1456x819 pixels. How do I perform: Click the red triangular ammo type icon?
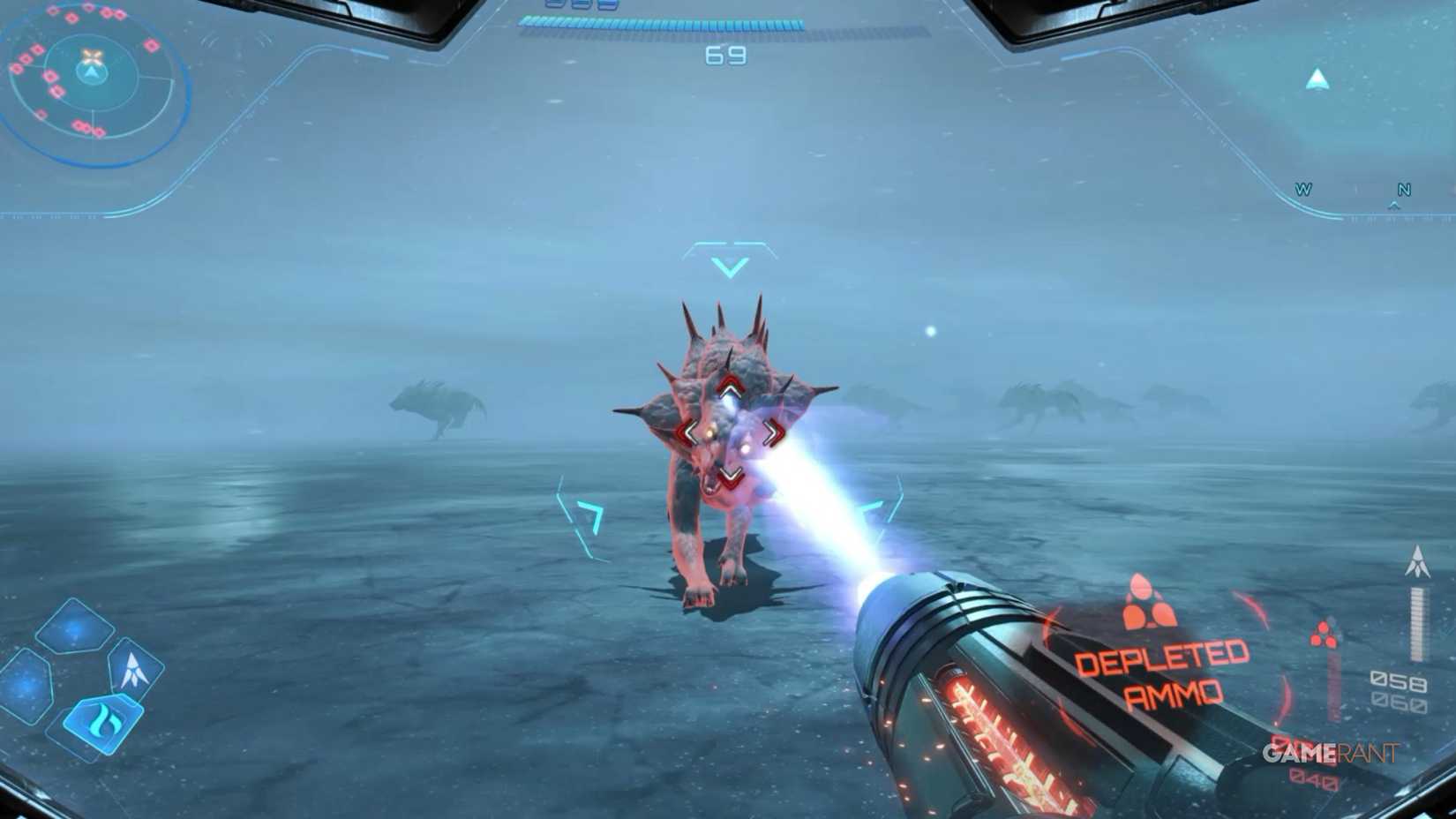(x=1325, y=634)
